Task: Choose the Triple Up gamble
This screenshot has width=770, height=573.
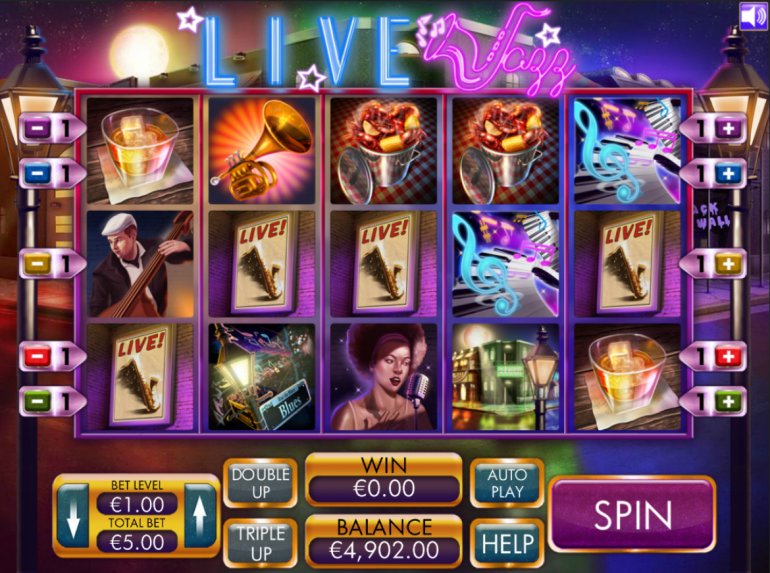Action: coord(260,543)
